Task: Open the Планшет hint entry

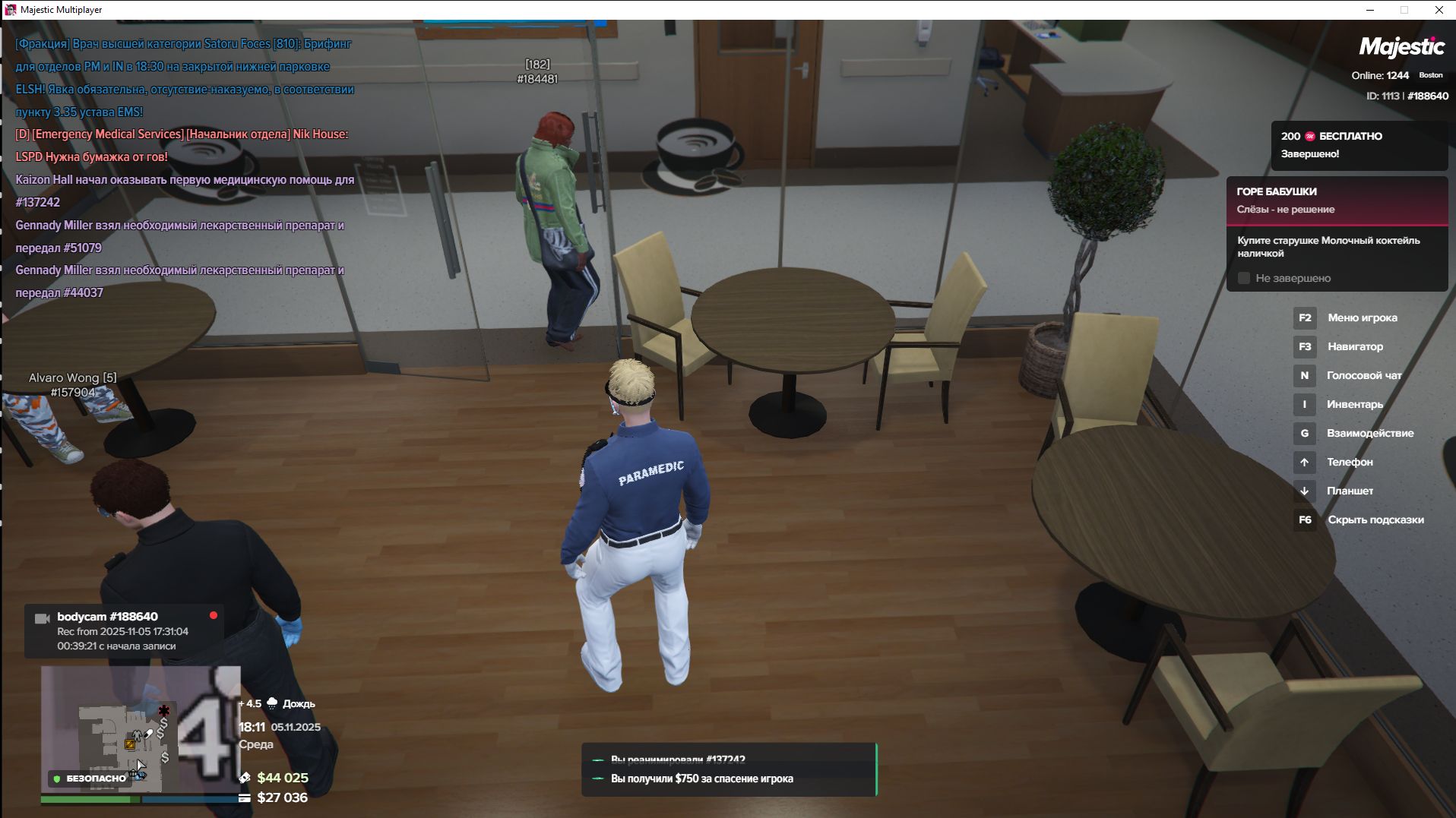Action: coord(1349,491)
